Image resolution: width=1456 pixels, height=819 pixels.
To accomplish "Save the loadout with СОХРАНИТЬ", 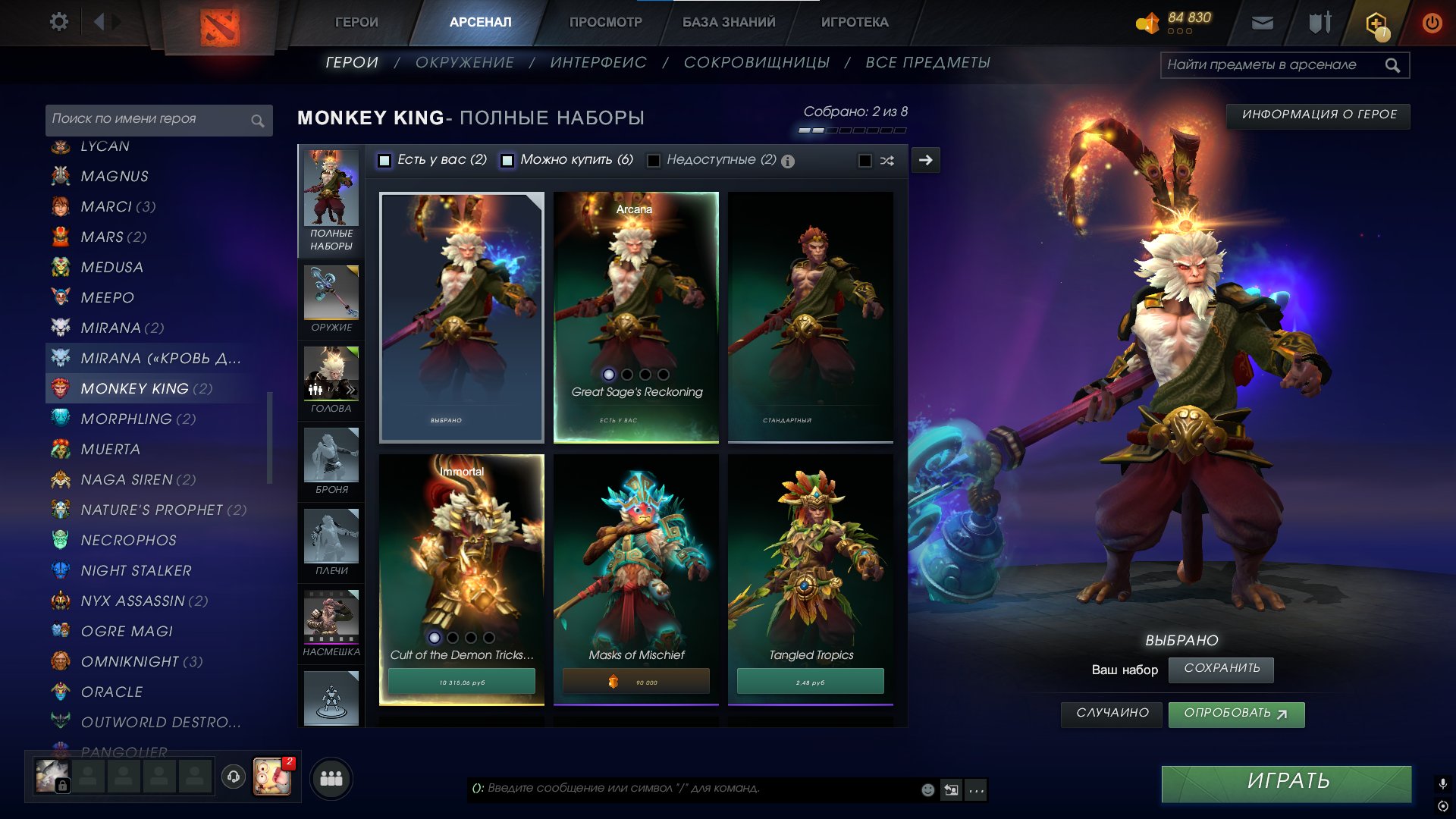I will tap(1221, 669).
